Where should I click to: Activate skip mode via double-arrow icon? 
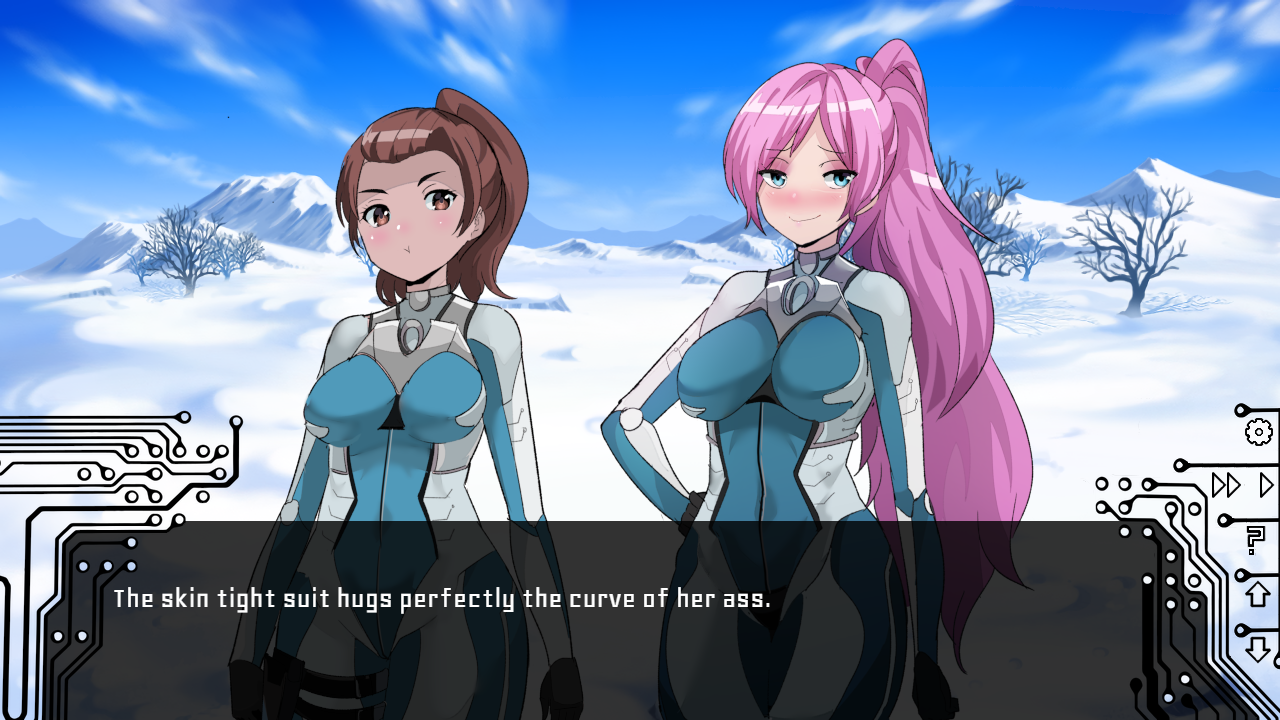coord(1227,484)
